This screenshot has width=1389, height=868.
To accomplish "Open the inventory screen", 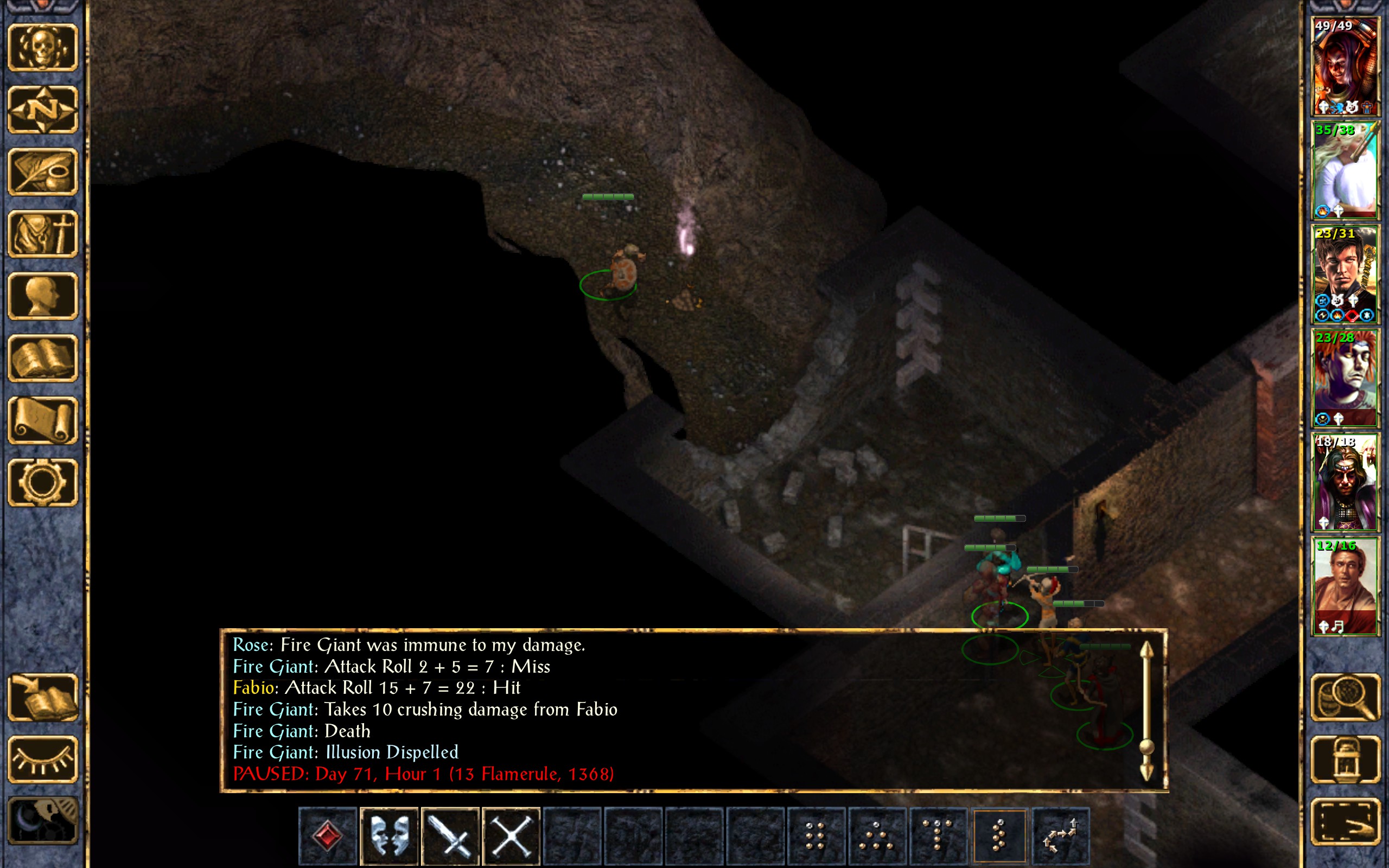I will coord(43,234).
